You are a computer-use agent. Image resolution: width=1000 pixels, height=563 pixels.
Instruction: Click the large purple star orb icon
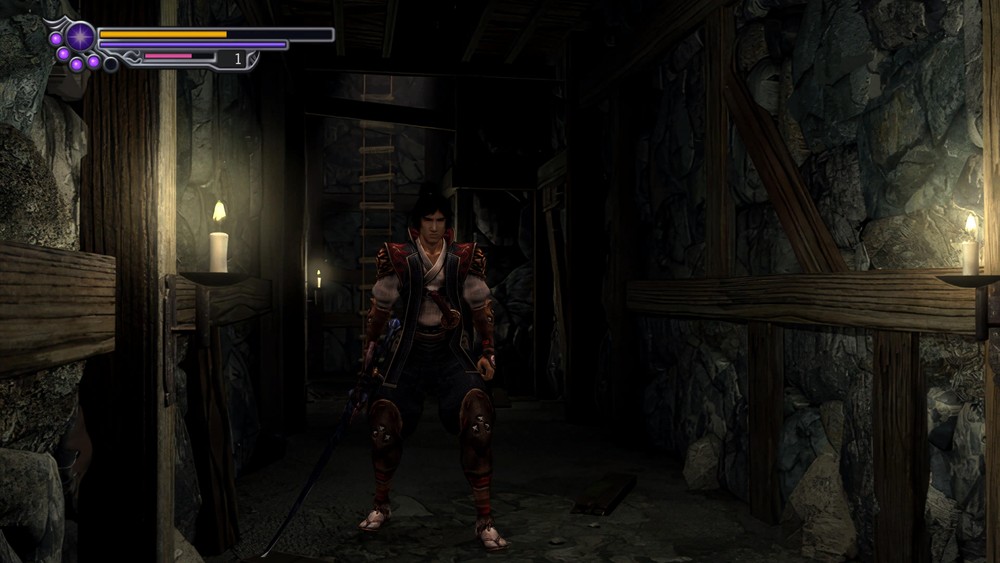point(80,37)
